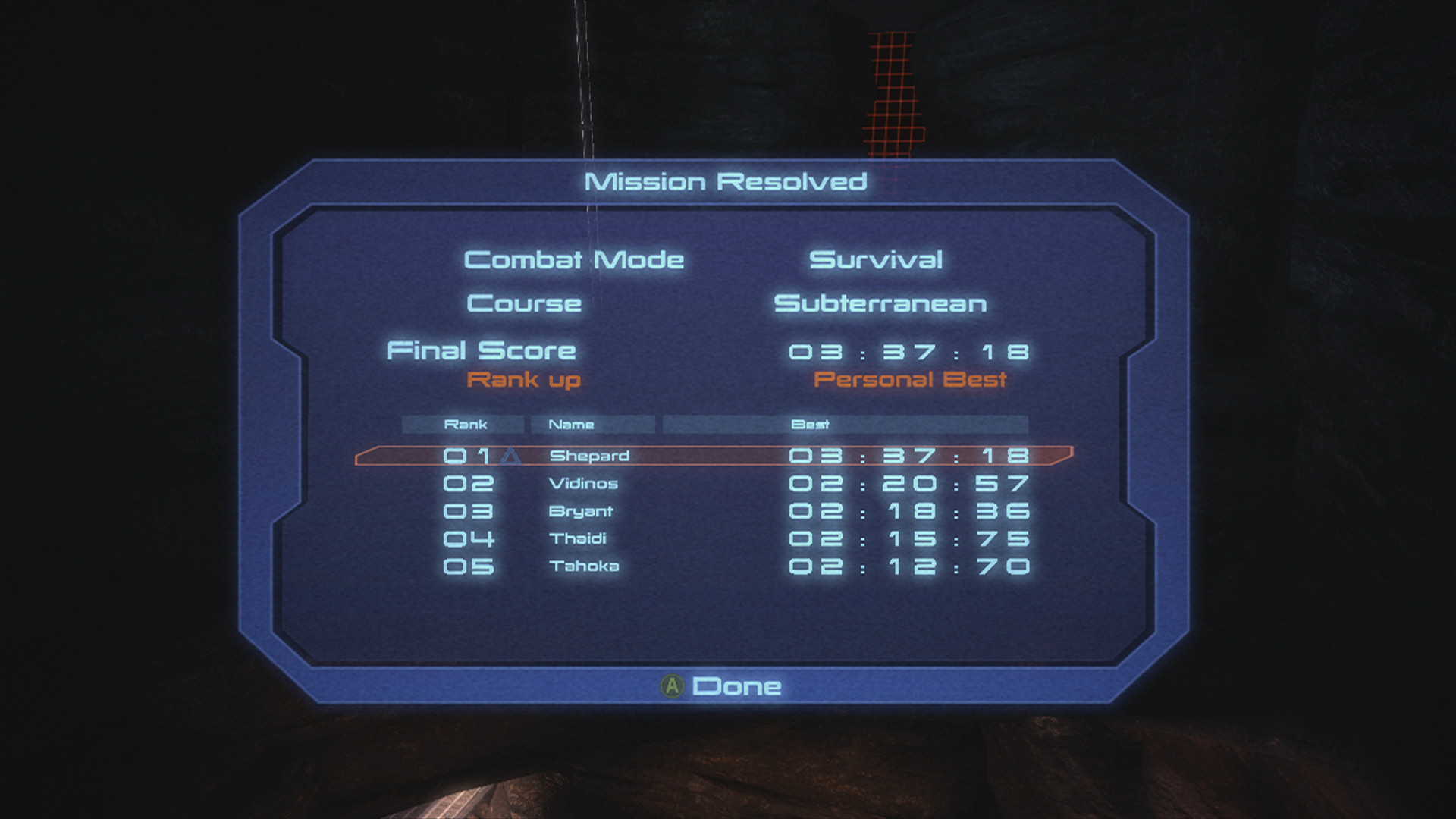The height and width of the screenshot is (819, 1456).
Task: Select the Vidinos leaderboard row
Action: pos(713,484)
